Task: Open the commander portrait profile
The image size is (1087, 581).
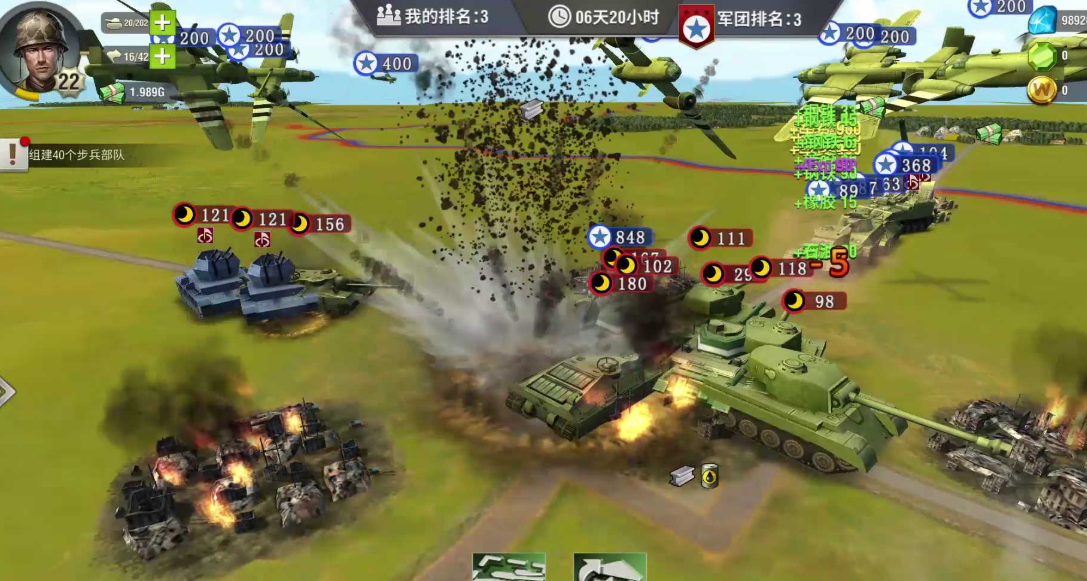Action: (x=40, y=43)
